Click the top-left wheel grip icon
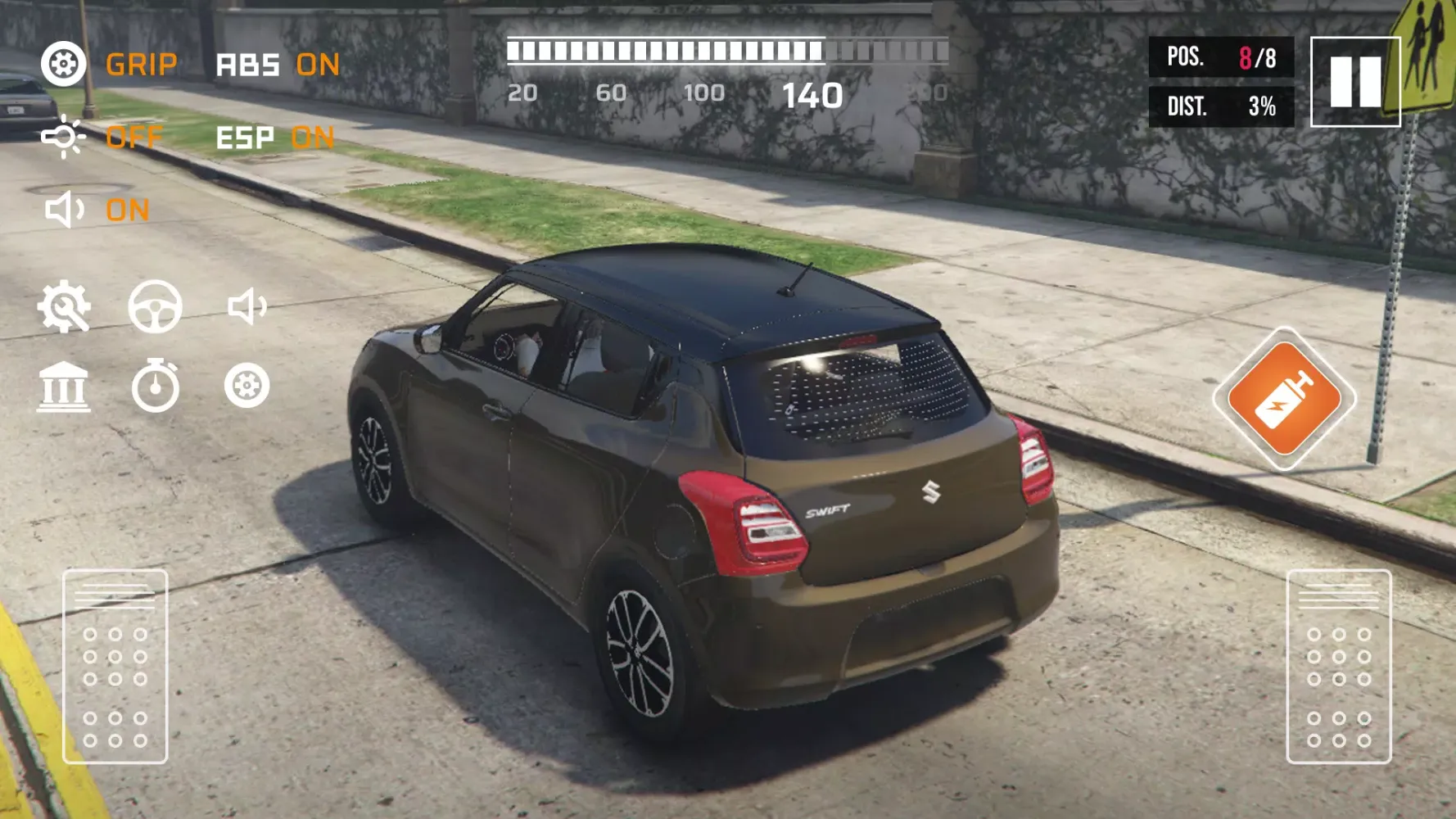Viewport: 1456px width, 819px height. pyautogui.click(x=64, y=64)
